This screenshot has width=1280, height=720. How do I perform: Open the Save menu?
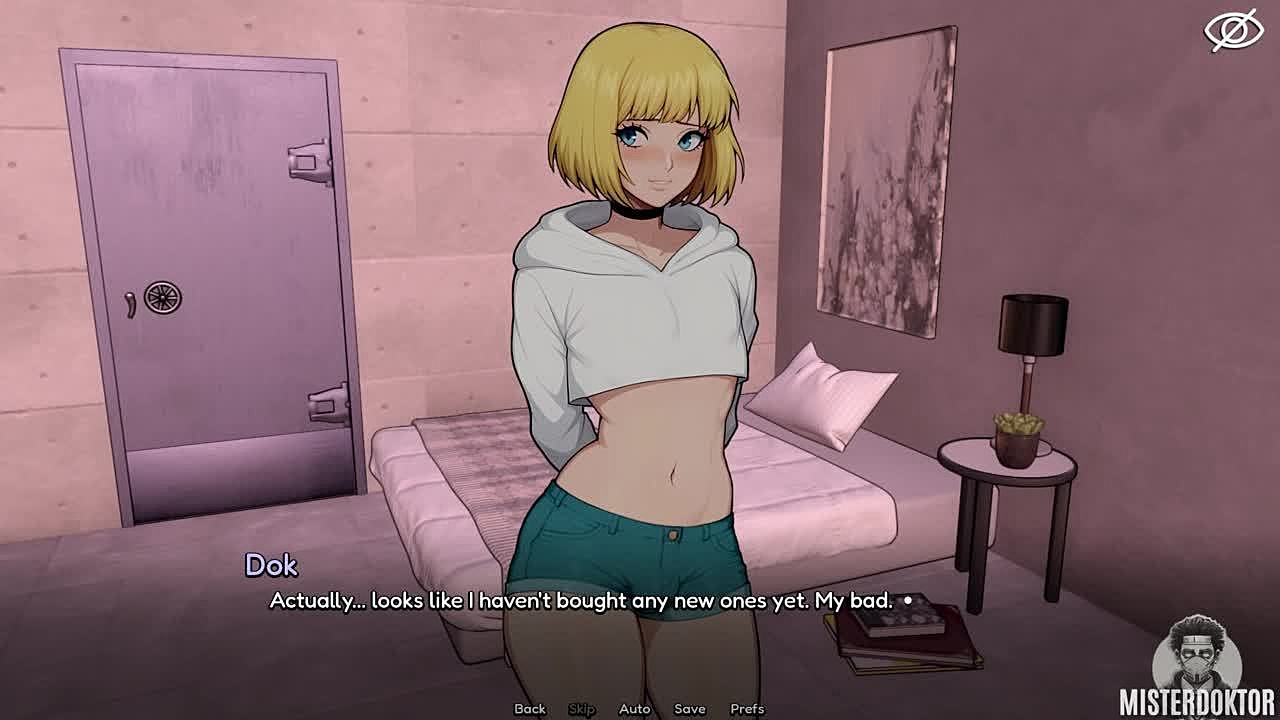(690, 709)
